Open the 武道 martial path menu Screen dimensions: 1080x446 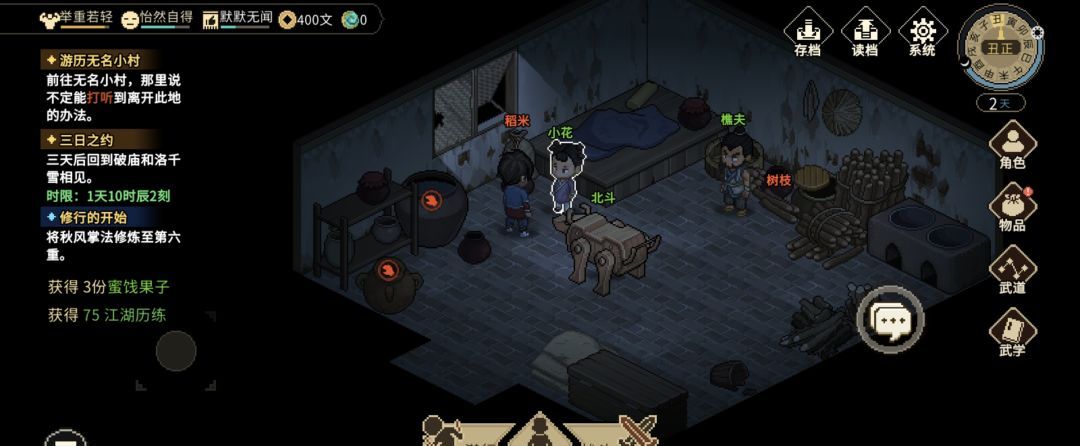click(x=1012, y=269)
